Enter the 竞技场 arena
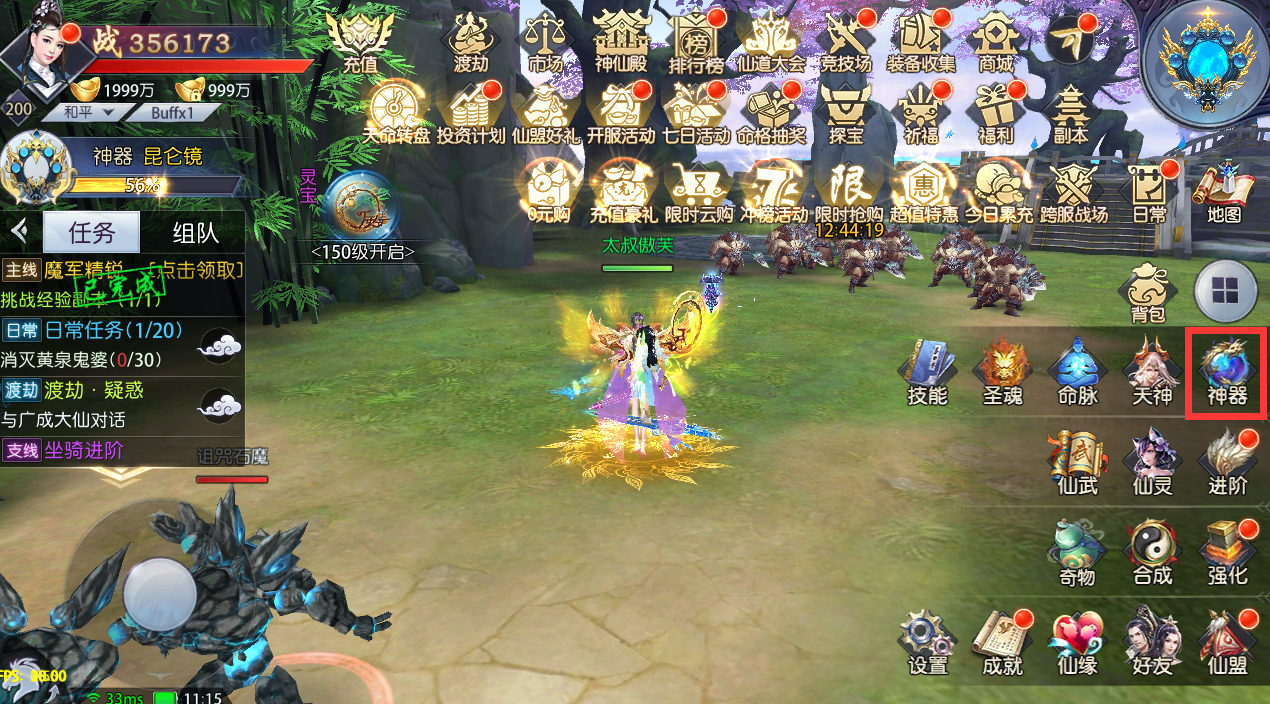The height and width of the screenshot is (704, 1270). click(846, 42)
